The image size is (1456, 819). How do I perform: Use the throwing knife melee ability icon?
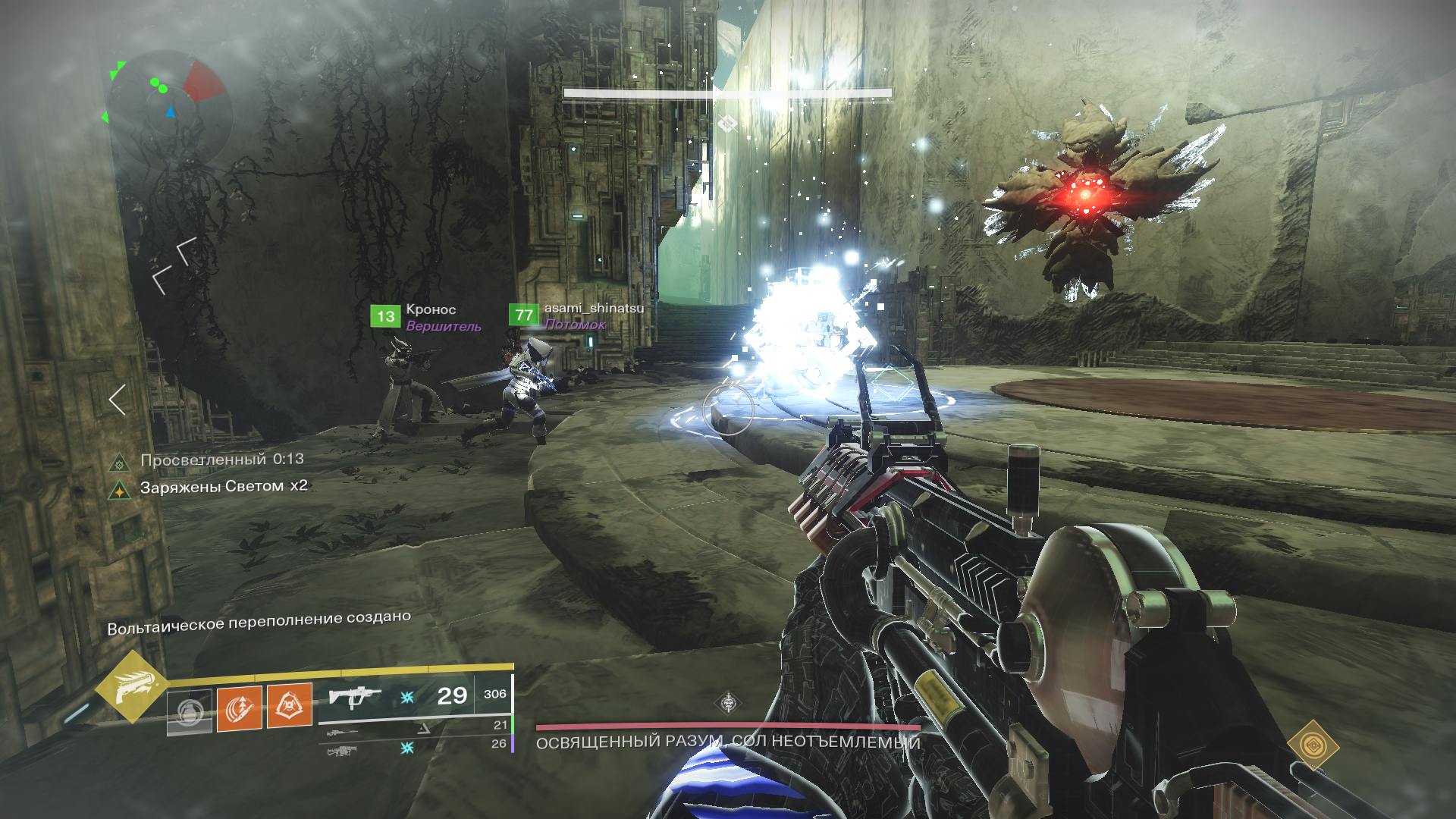pos(240,708)
